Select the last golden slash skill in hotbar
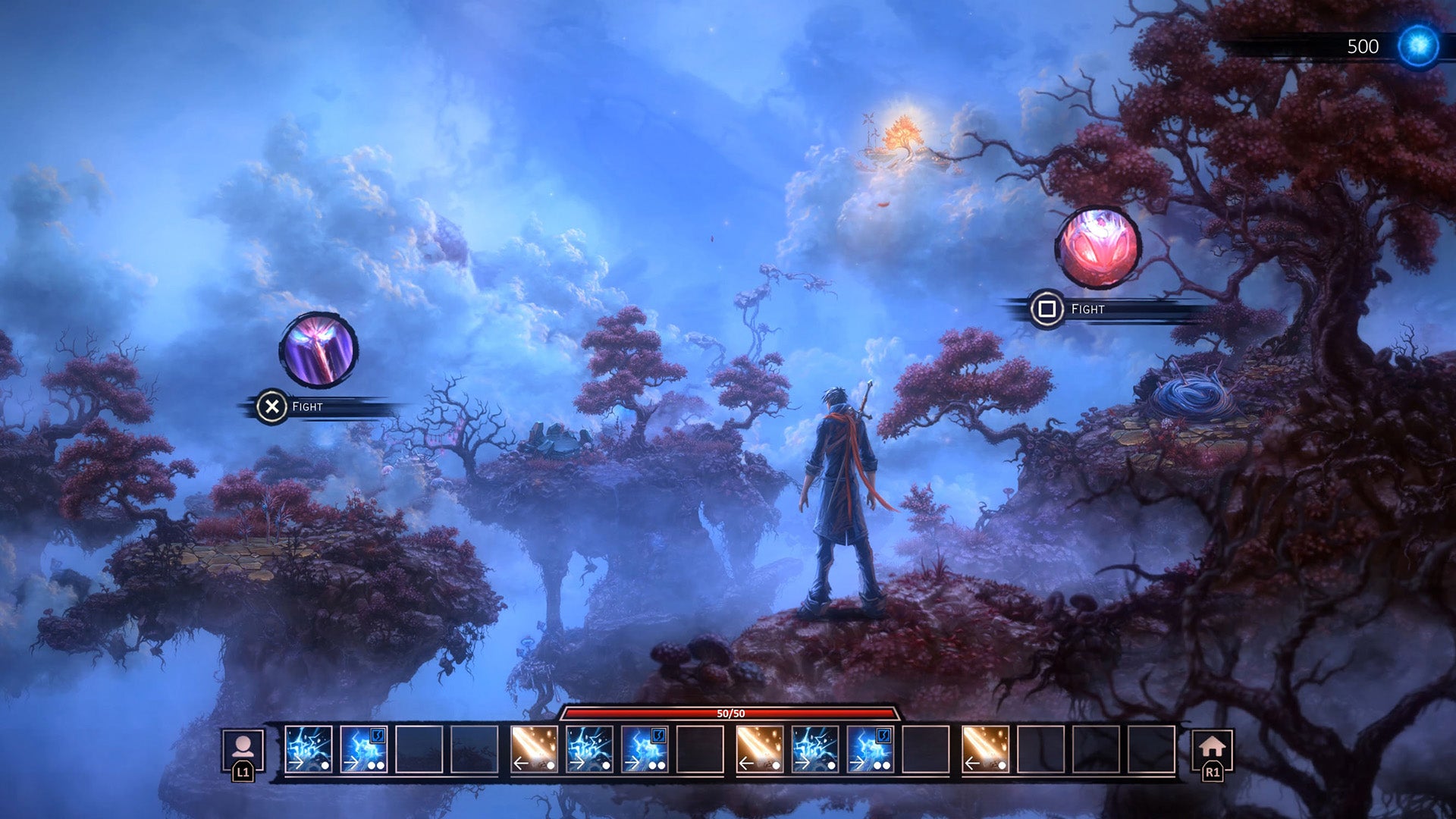The image size is (1456, 819). click(x=985, y=749)
